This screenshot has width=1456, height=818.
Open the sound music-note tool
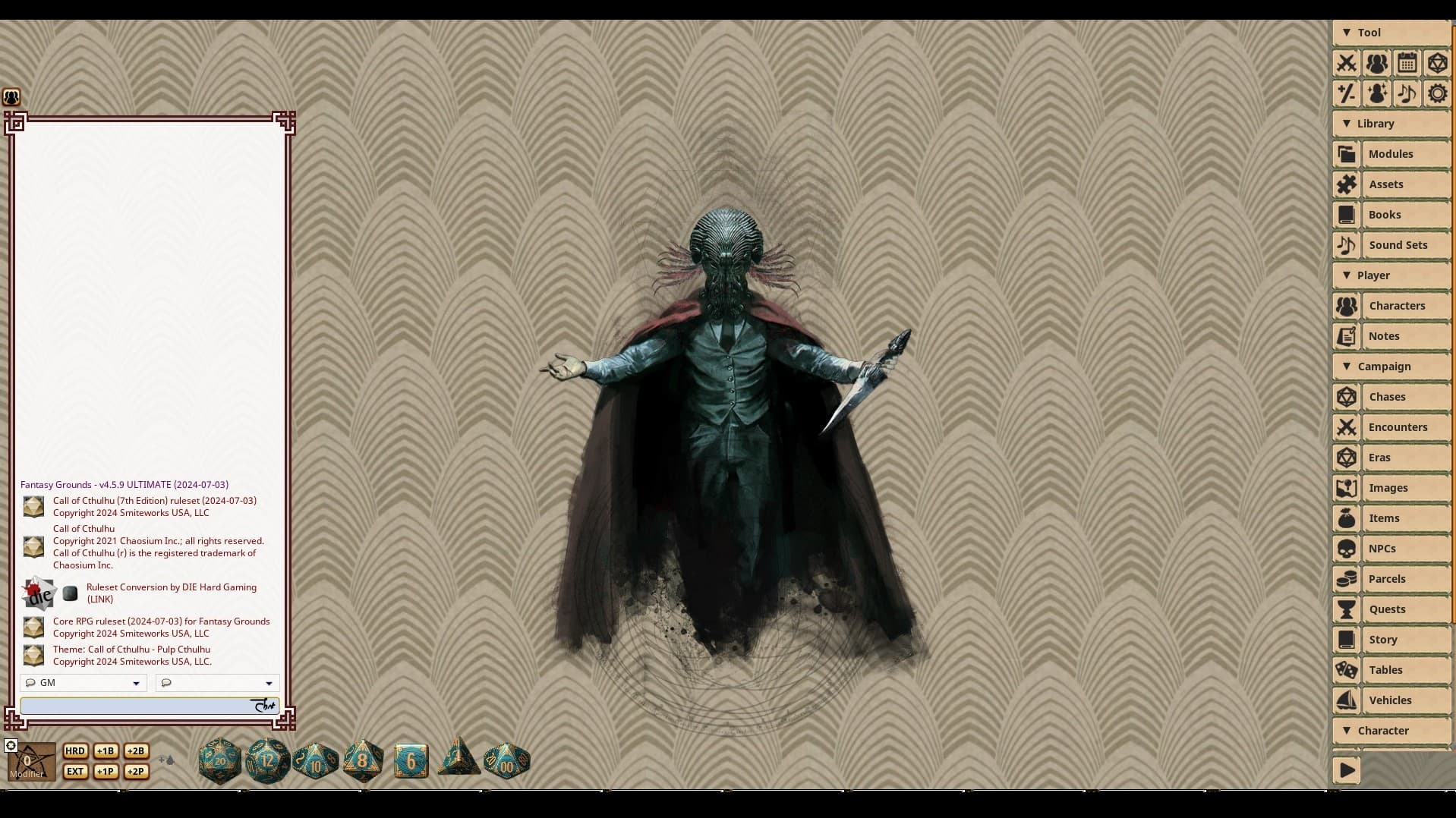(1407, 93)
